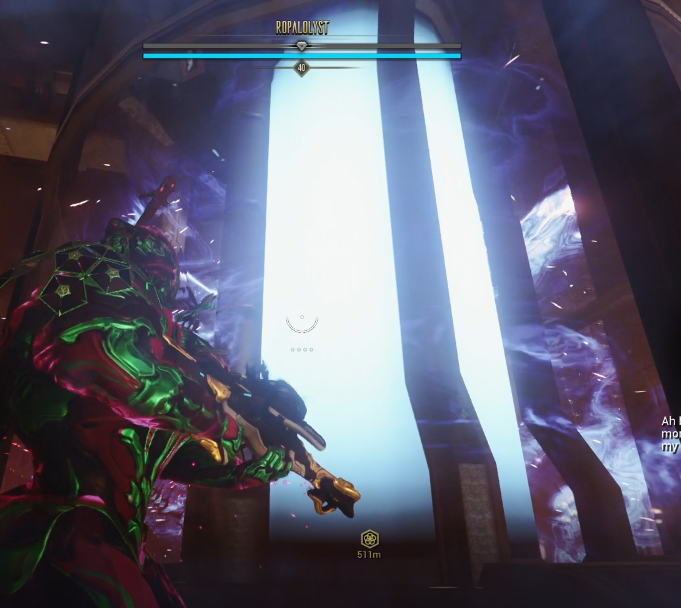Select the 511m objective waypoint marker
Viewport: 681px width, 608px height.
[x=370, y=539]
